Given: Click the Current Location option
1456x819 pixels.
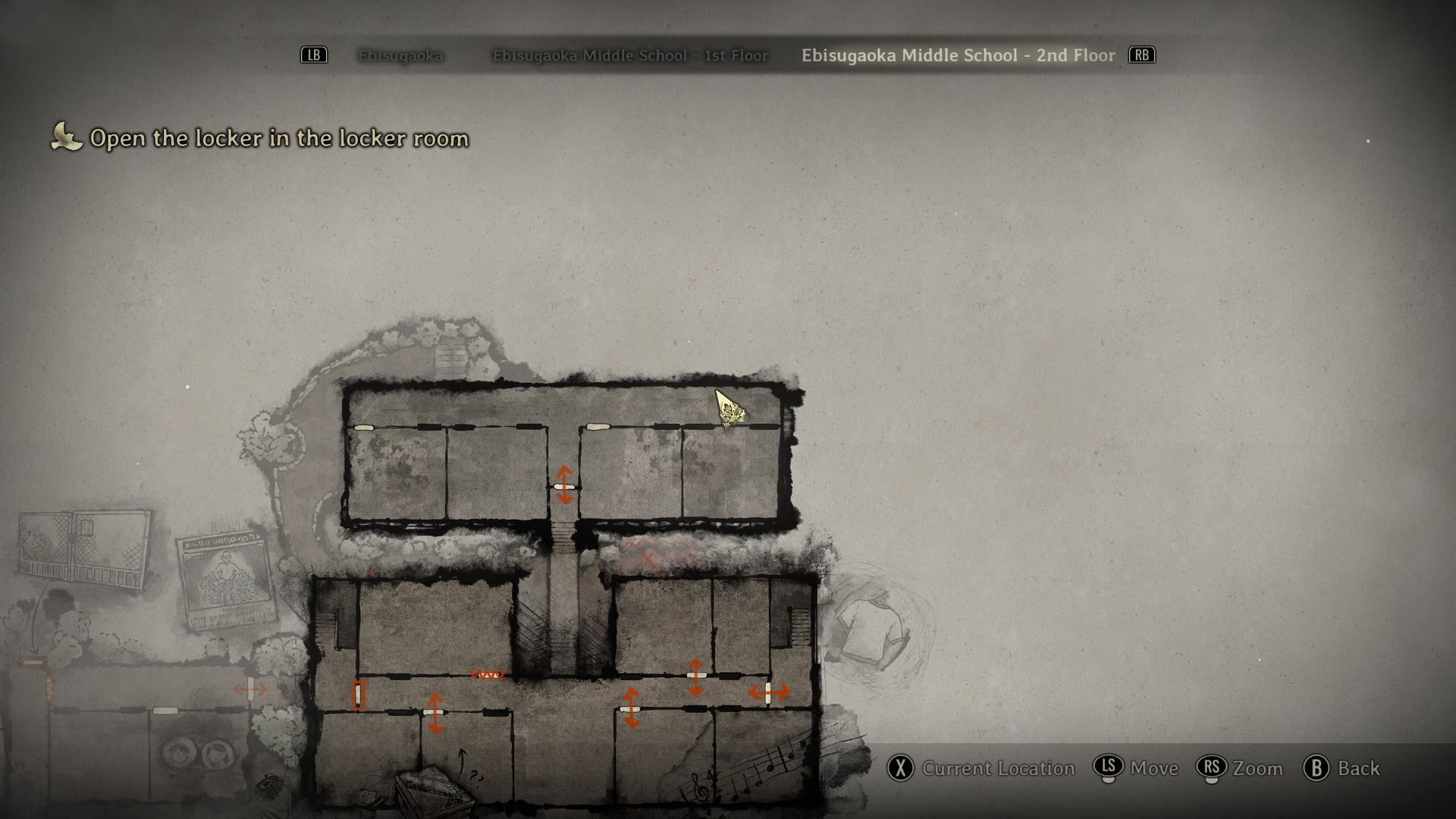Looking at the screenshot, I should 983,768.
